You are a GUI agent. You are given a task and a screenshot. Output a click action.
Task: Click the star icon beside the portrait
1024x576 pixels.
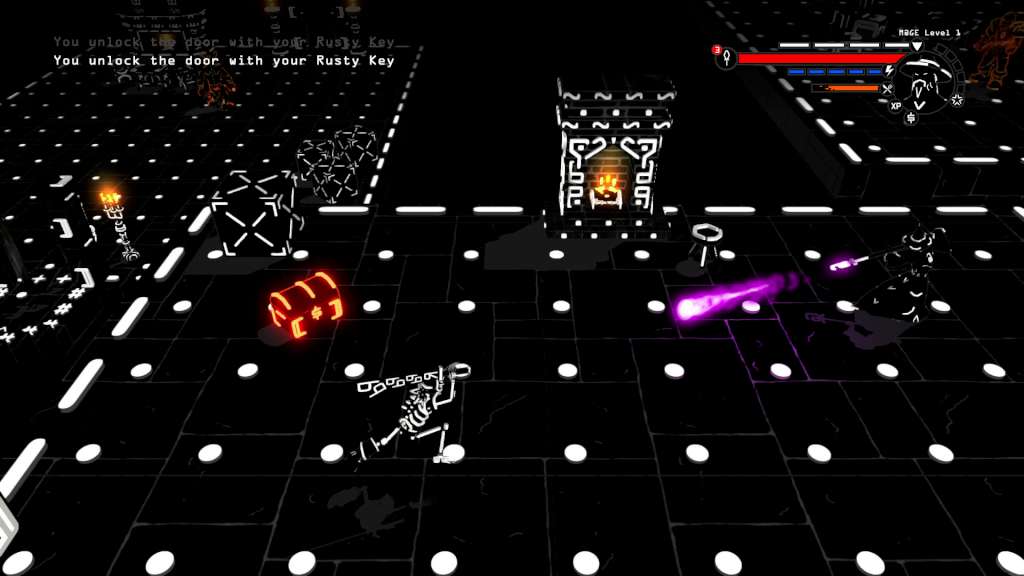[957, 100]
